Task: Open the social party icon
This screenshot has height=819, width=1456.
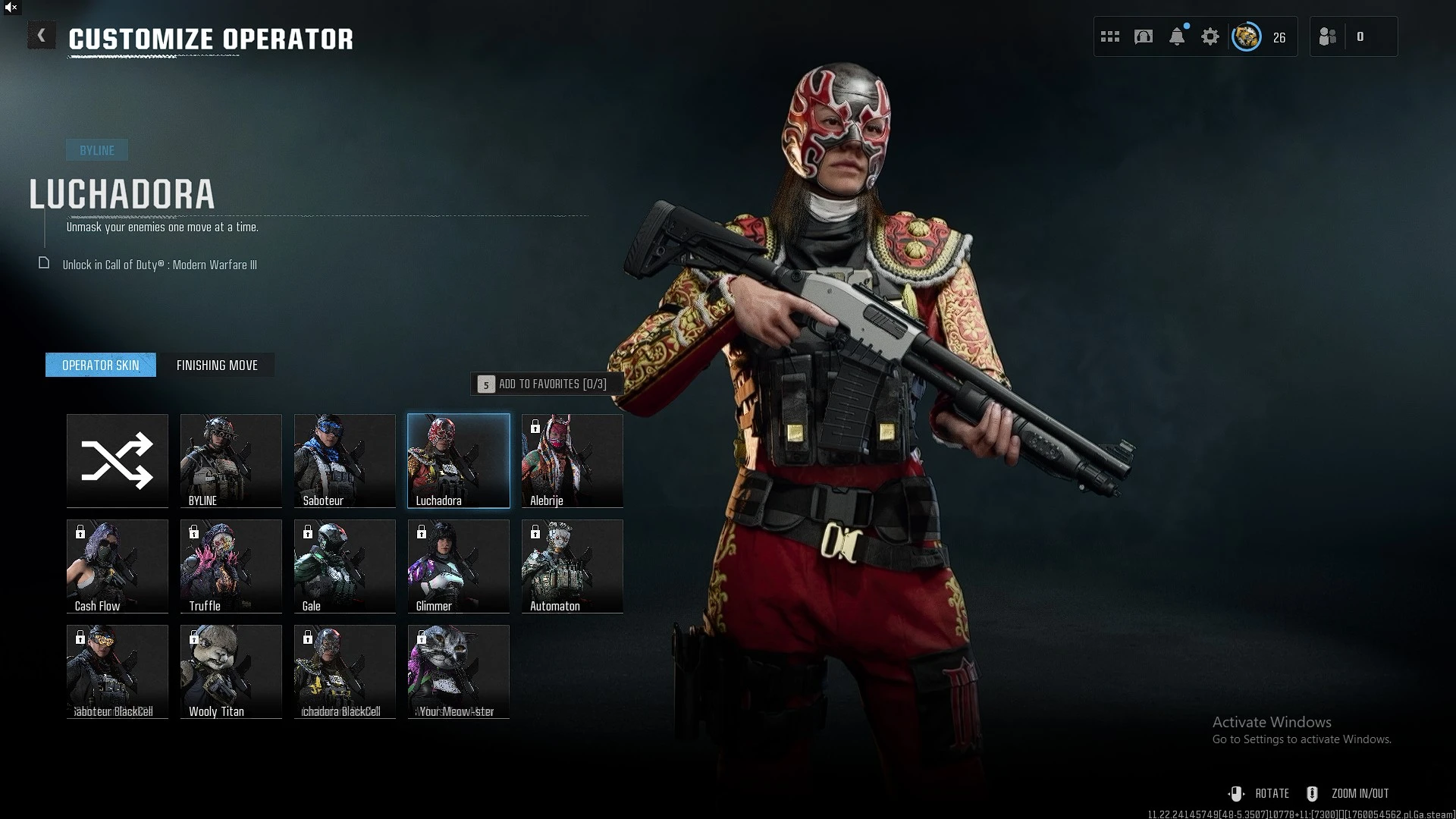Action: click(1328, 36)
